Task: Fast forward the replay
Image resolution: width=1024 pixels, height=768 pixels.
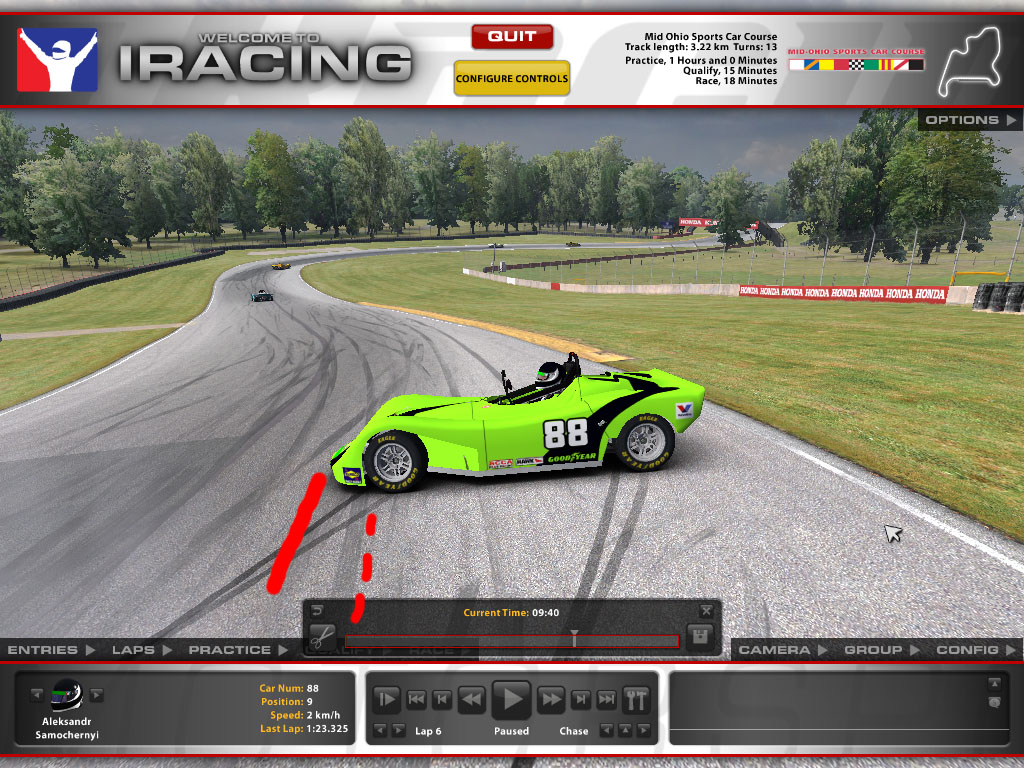Action: [551, 699]
